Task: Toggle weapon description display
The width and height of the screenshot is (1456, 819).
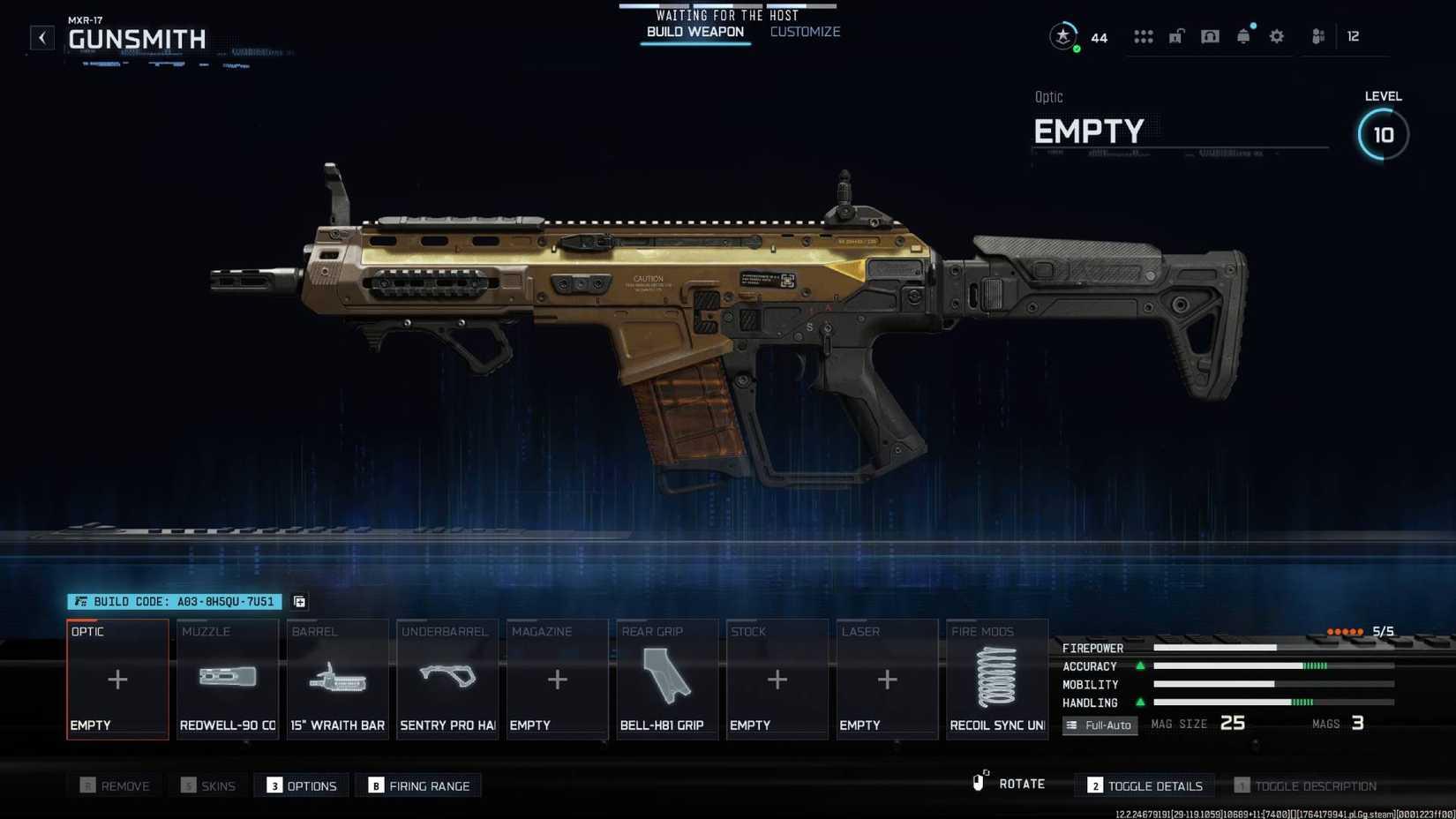Action: tap(1304, 785)
